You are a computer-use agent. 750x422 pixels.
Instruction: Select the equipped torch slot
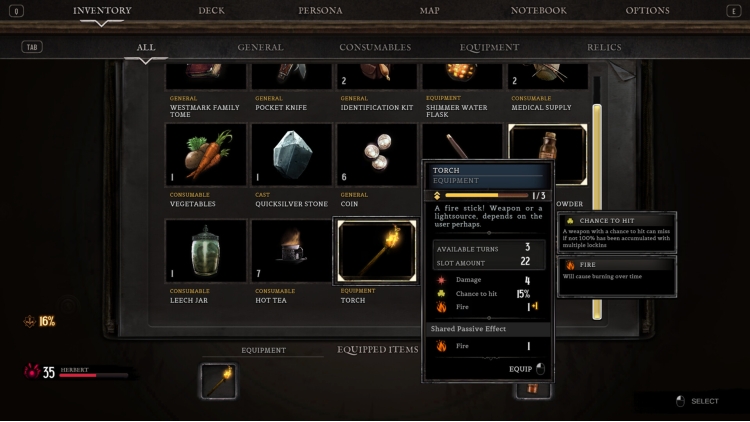[x=218, y=381]
